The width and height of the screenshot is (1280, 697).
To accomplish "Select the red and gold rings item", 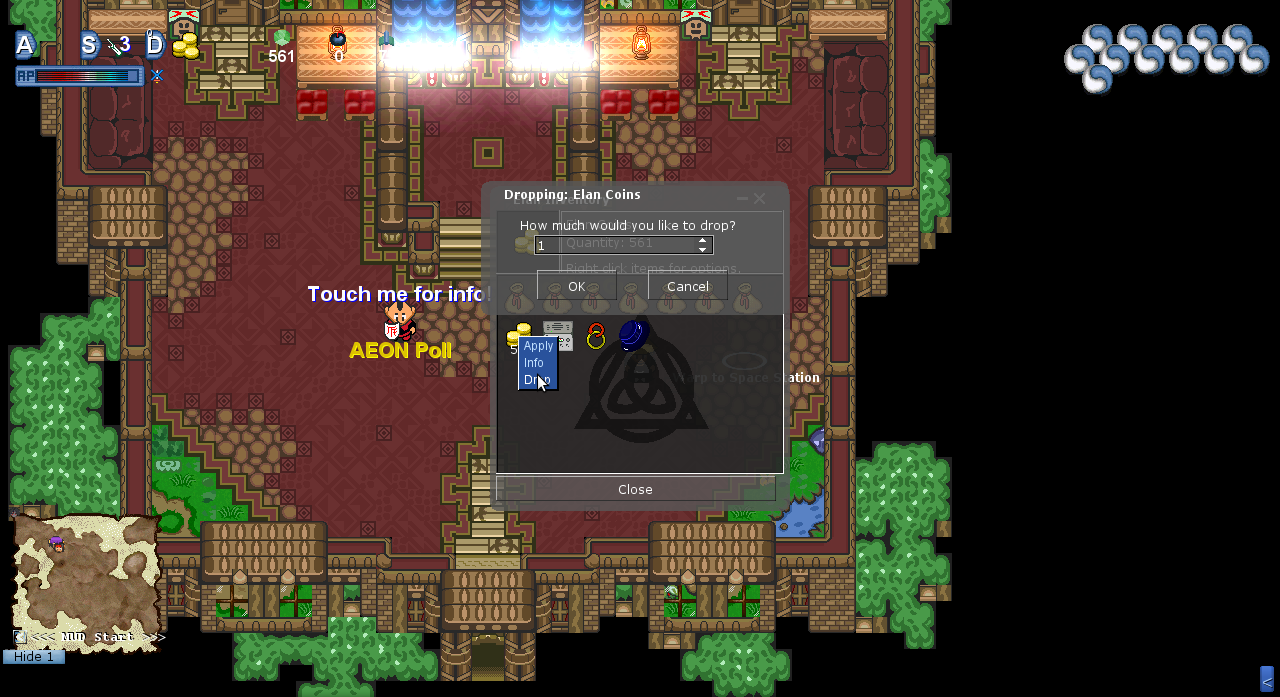I will click(596, 336).
